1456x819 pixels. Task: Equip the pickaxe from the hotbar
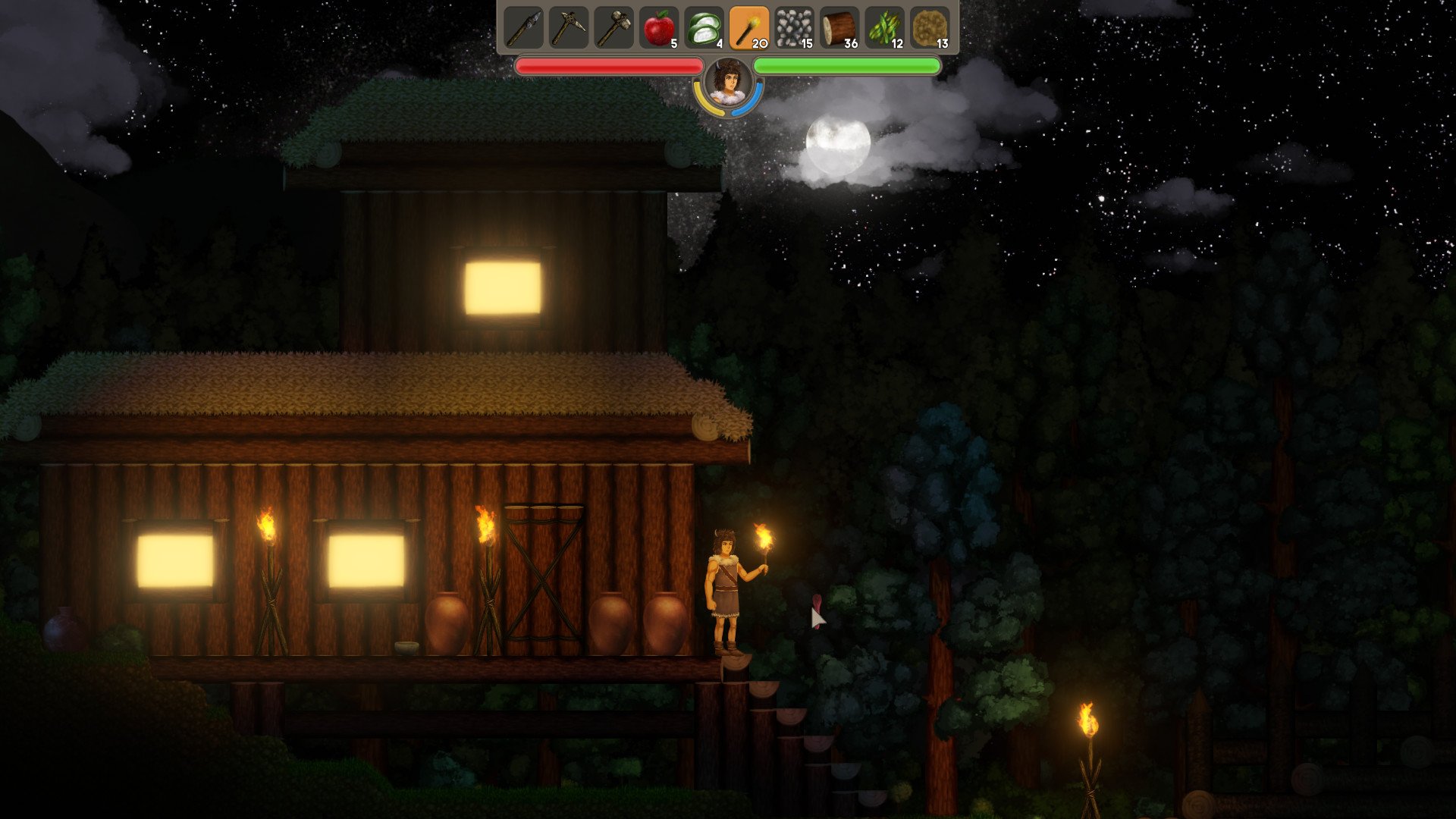pyautogui.click(x=568, y=28)
